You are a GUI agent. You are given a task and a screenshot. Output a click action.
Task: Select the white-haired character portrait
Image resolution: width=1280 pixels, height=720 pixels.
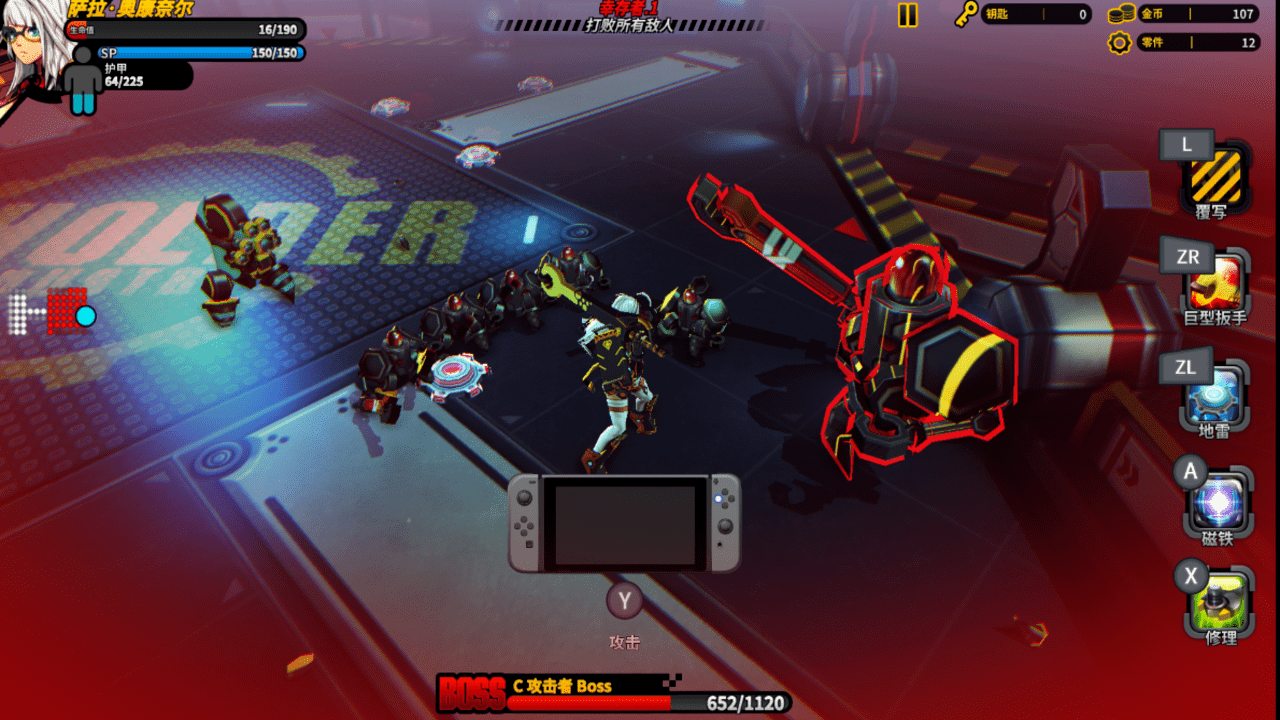tap(30, 55)
